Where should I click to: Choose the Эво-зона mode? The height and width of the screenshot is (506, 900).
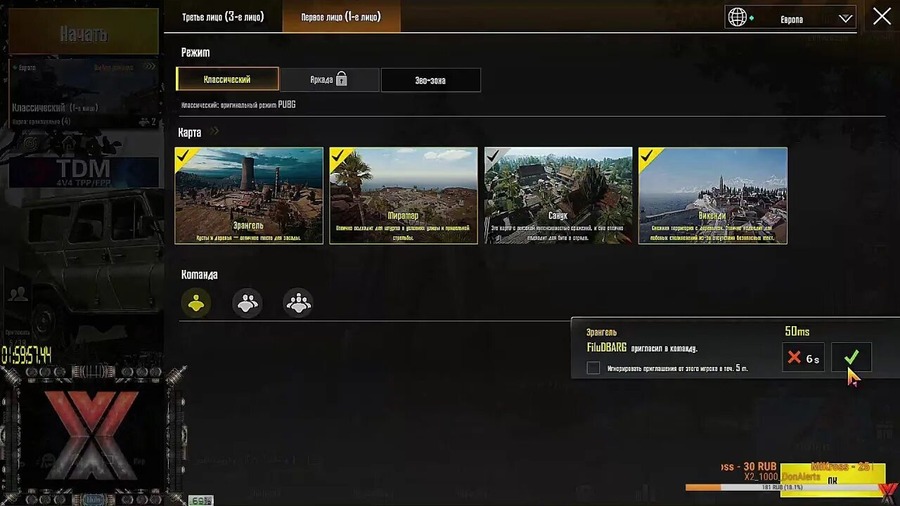(x=430, y=80)
